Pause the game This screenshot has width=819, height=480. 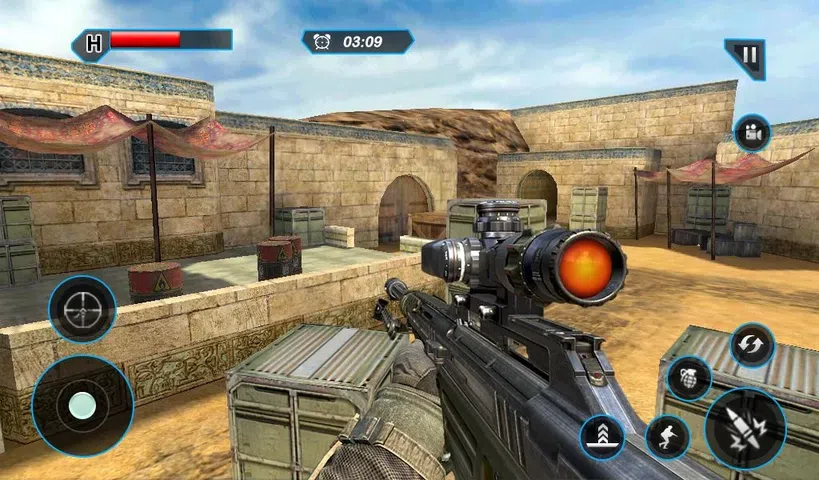(745, 58)
